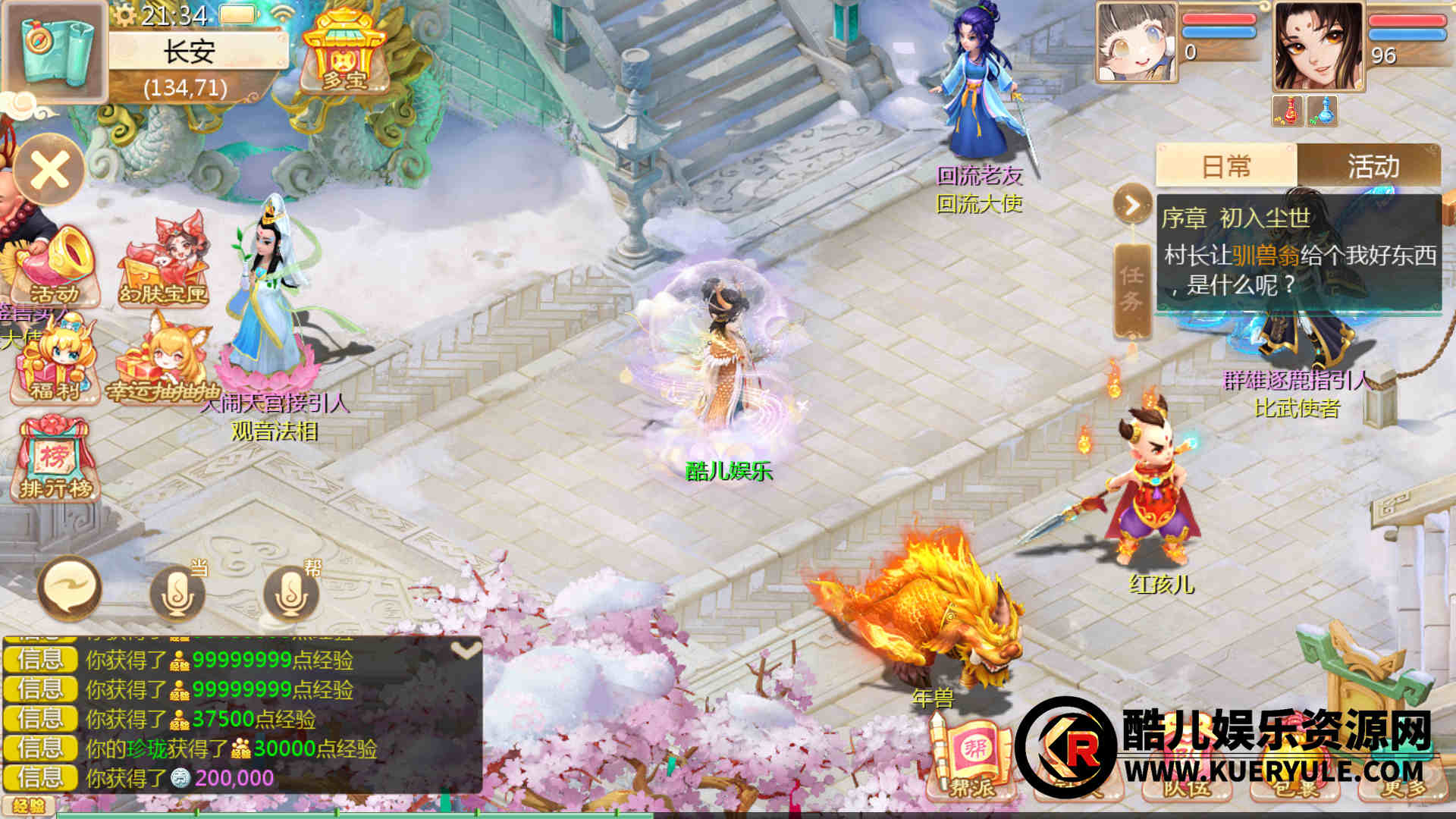Image resolution: width=1456 pixels, height=819 pixels.
Task: Expand the chat log with the arrow
Action: tap(465, 651)
